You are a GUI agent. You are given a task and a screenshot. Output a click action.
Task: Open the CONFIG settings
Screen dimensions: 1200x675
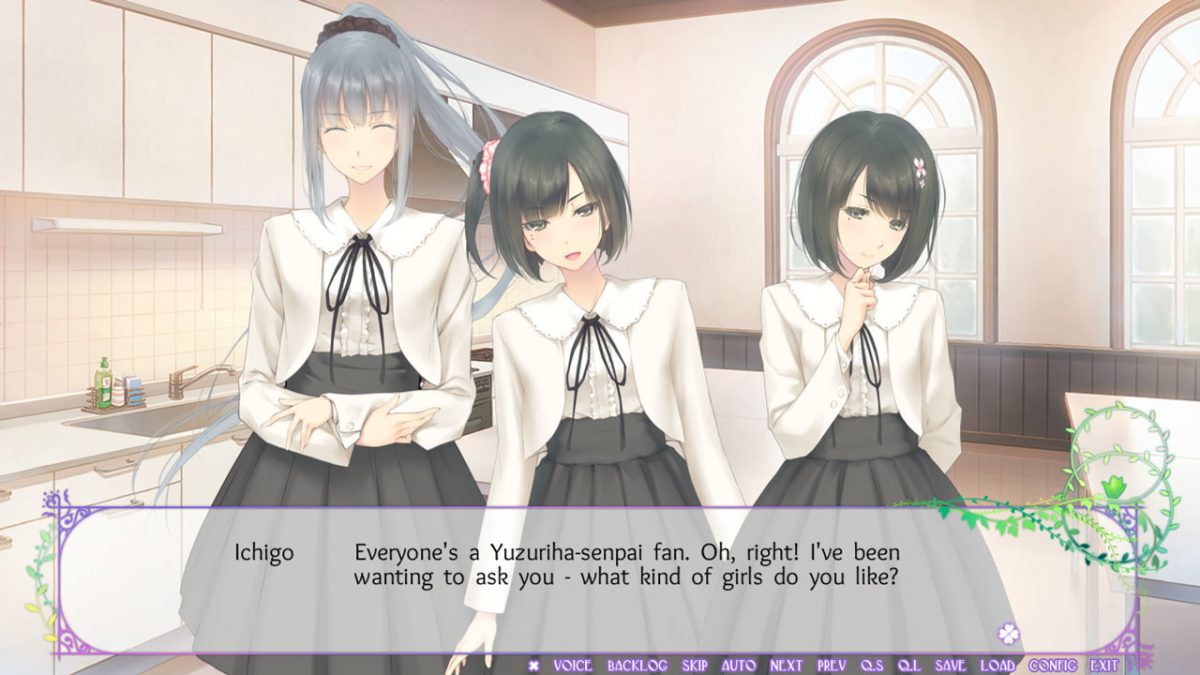coord(1052,666)
